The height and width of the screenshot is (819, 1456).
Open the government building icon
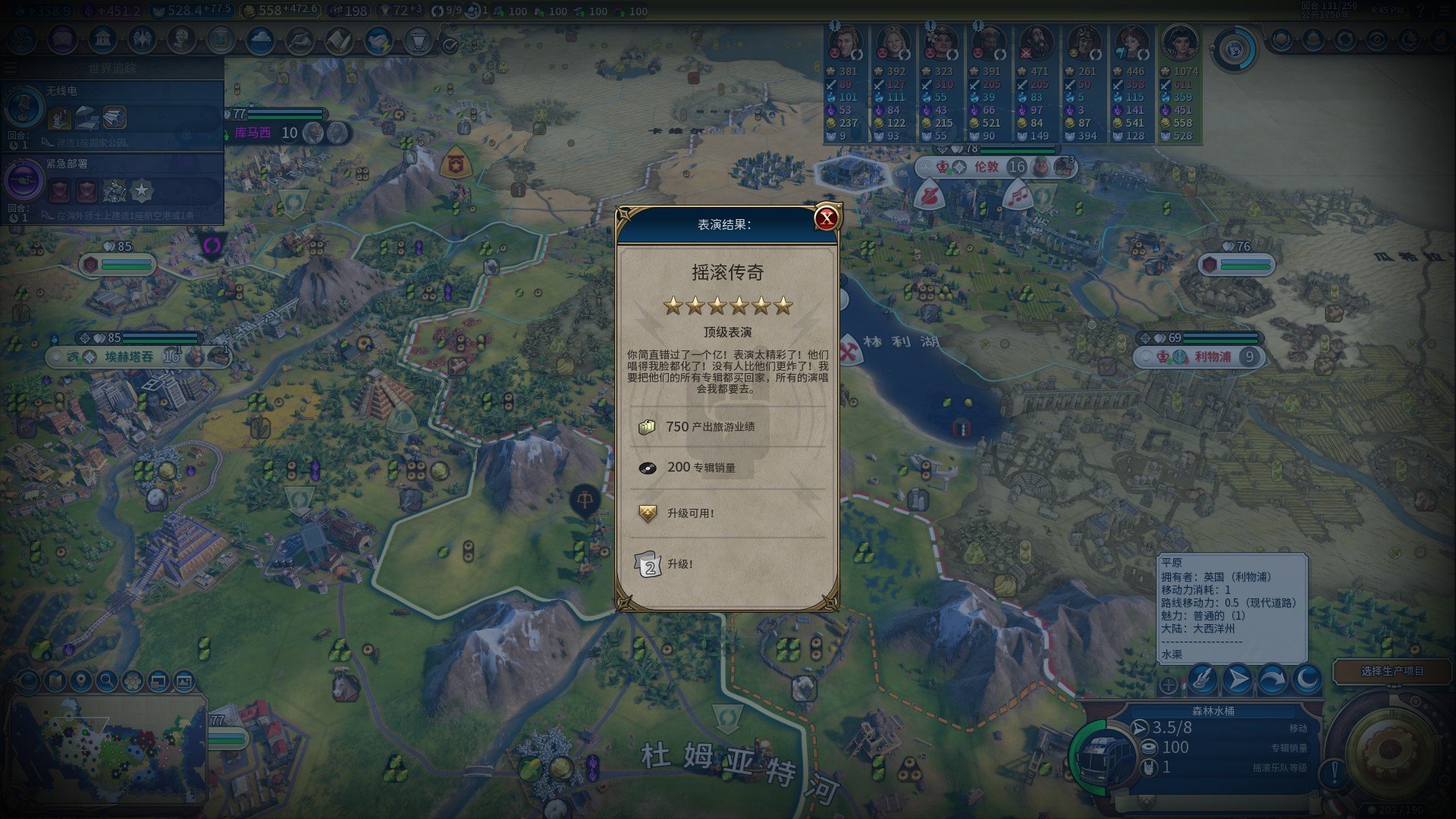(x=102, y=39)
